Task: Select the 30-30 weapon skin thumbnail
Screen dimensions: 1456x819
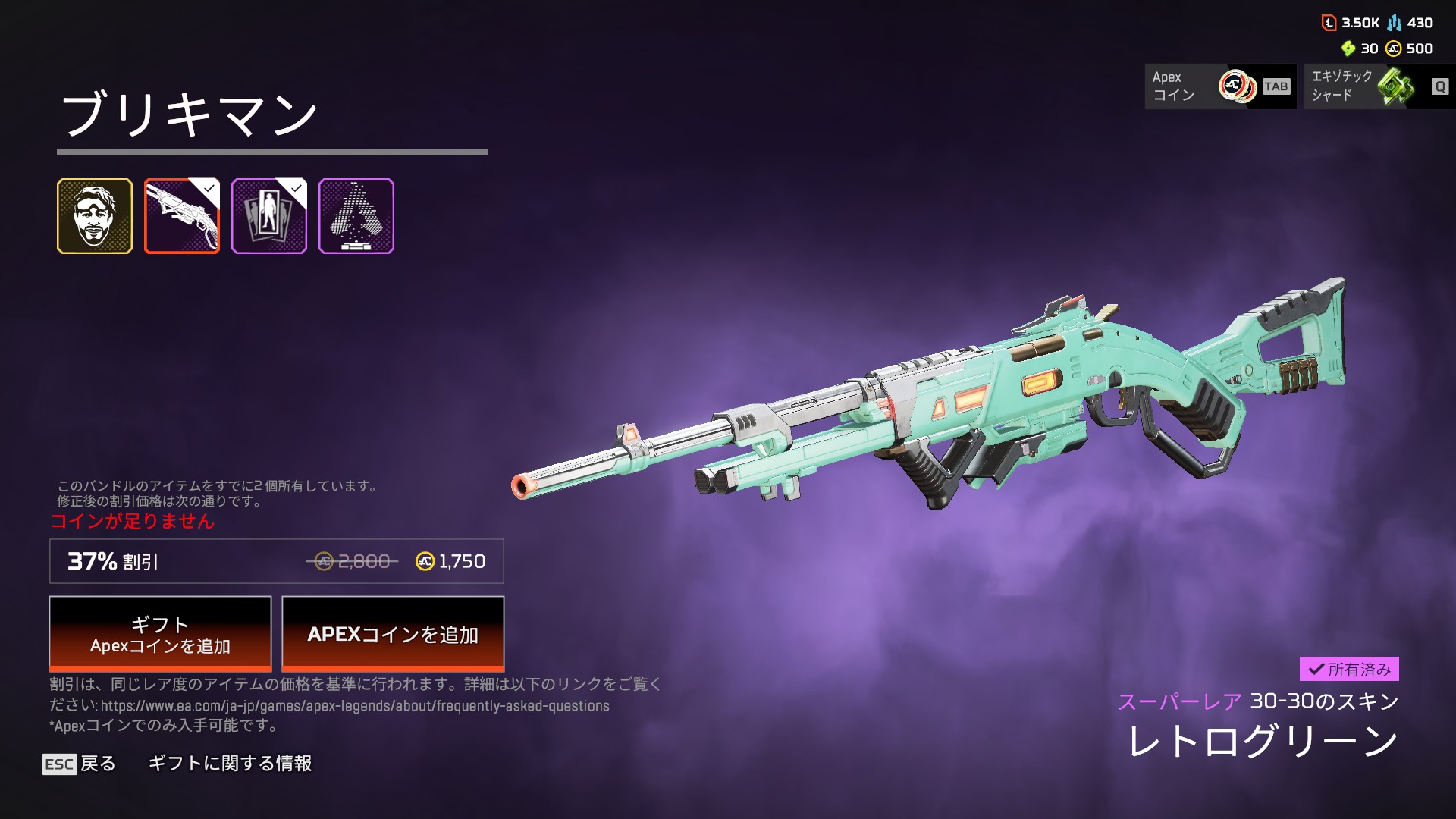Action: pos(182,216)
